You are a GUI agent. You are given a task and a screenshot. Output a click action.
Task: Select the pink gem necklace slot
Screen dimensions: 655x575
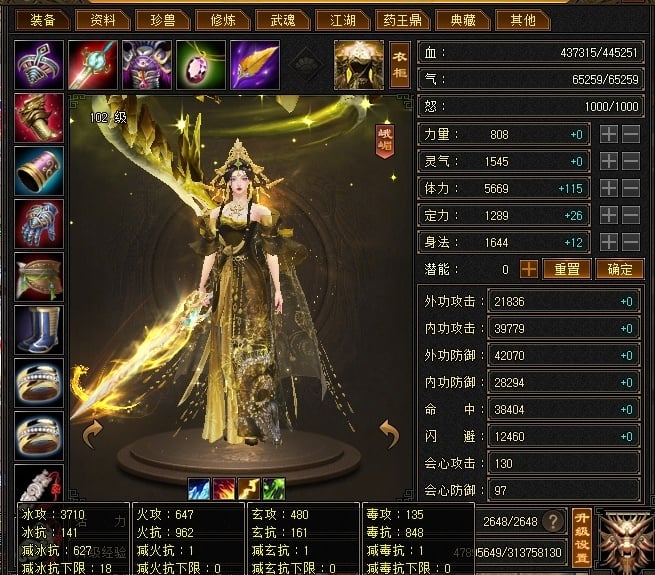tap(201, 65)
